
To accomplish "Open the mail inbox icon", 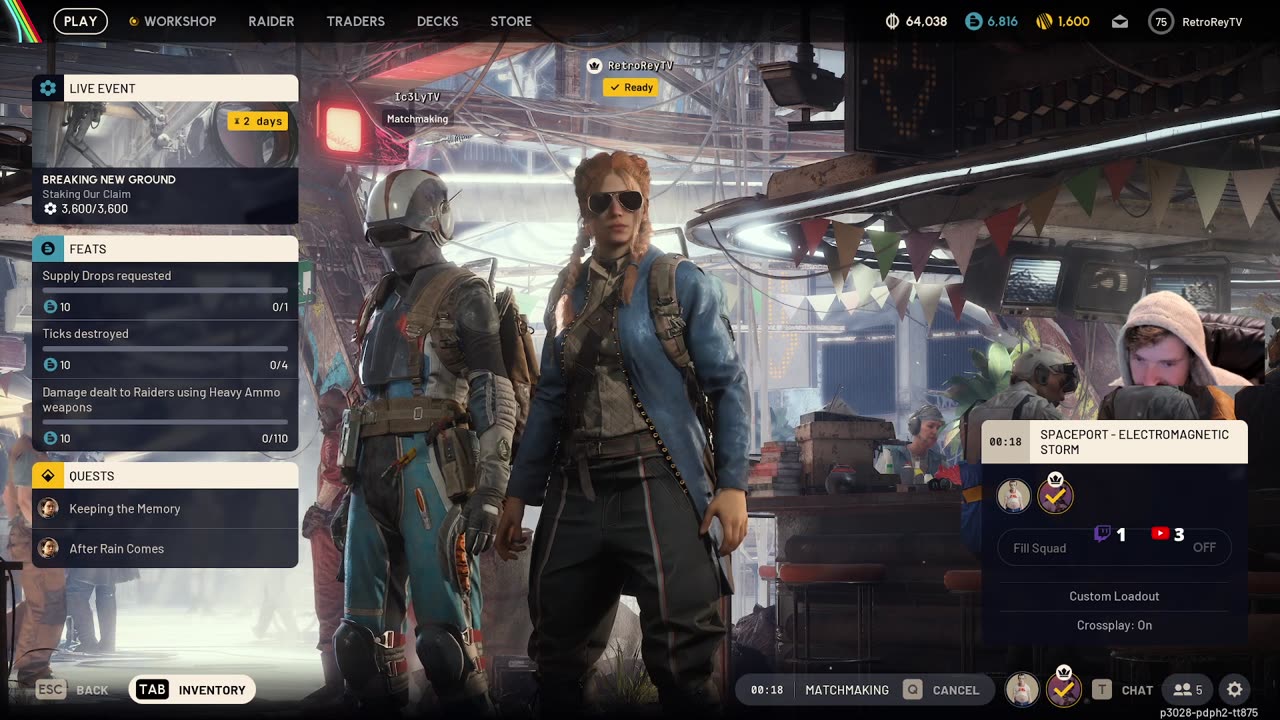I will tap(1120, 21).
